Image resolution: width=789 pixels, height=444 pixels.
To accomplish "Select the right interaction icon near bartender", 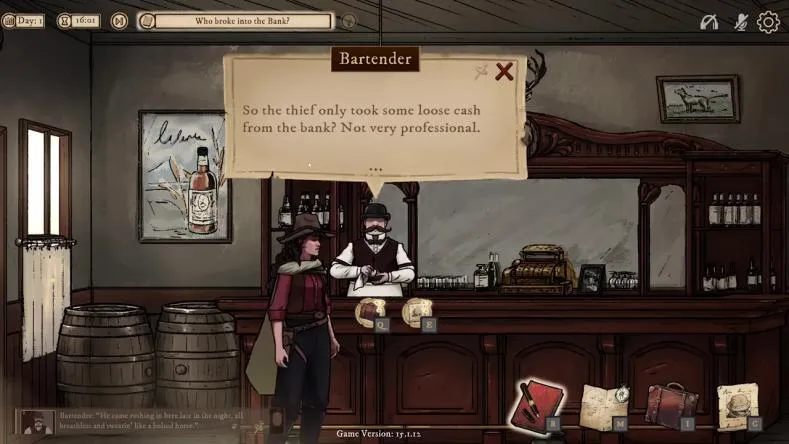I will click(417, 311).
